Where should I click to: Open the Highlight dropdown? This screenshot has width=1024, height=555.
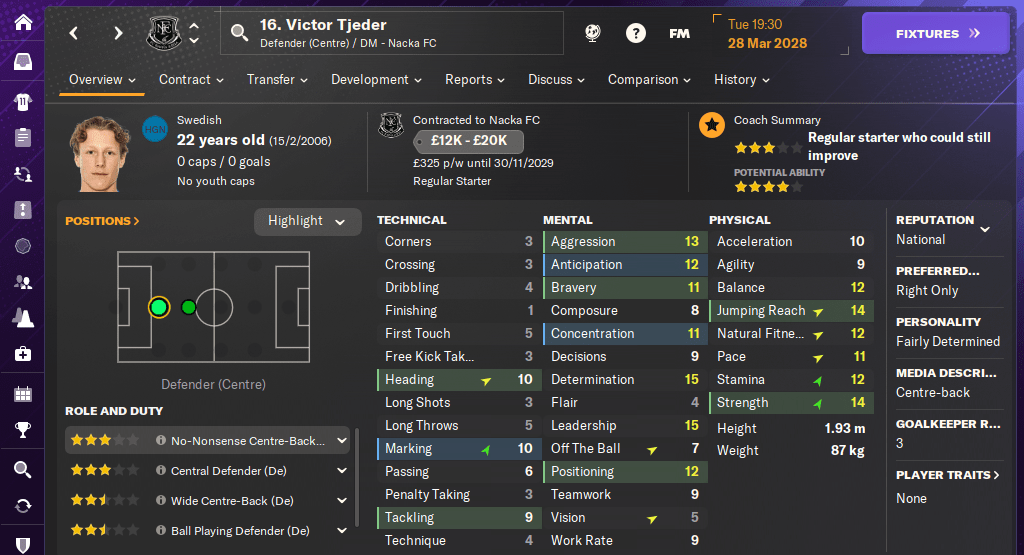[307, 221]
